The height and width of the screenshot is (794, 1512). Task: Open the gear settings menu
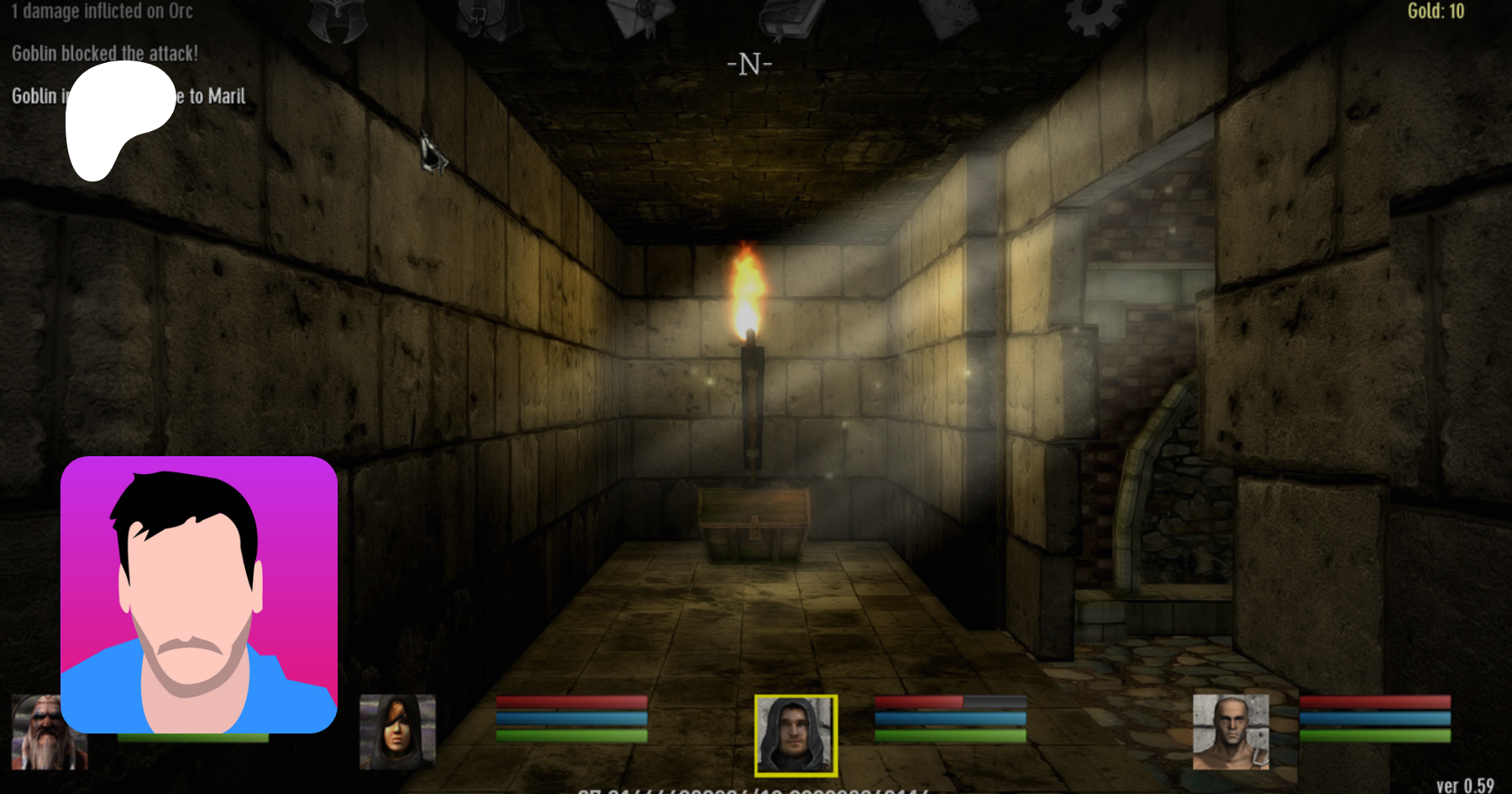click(1093, 17)
